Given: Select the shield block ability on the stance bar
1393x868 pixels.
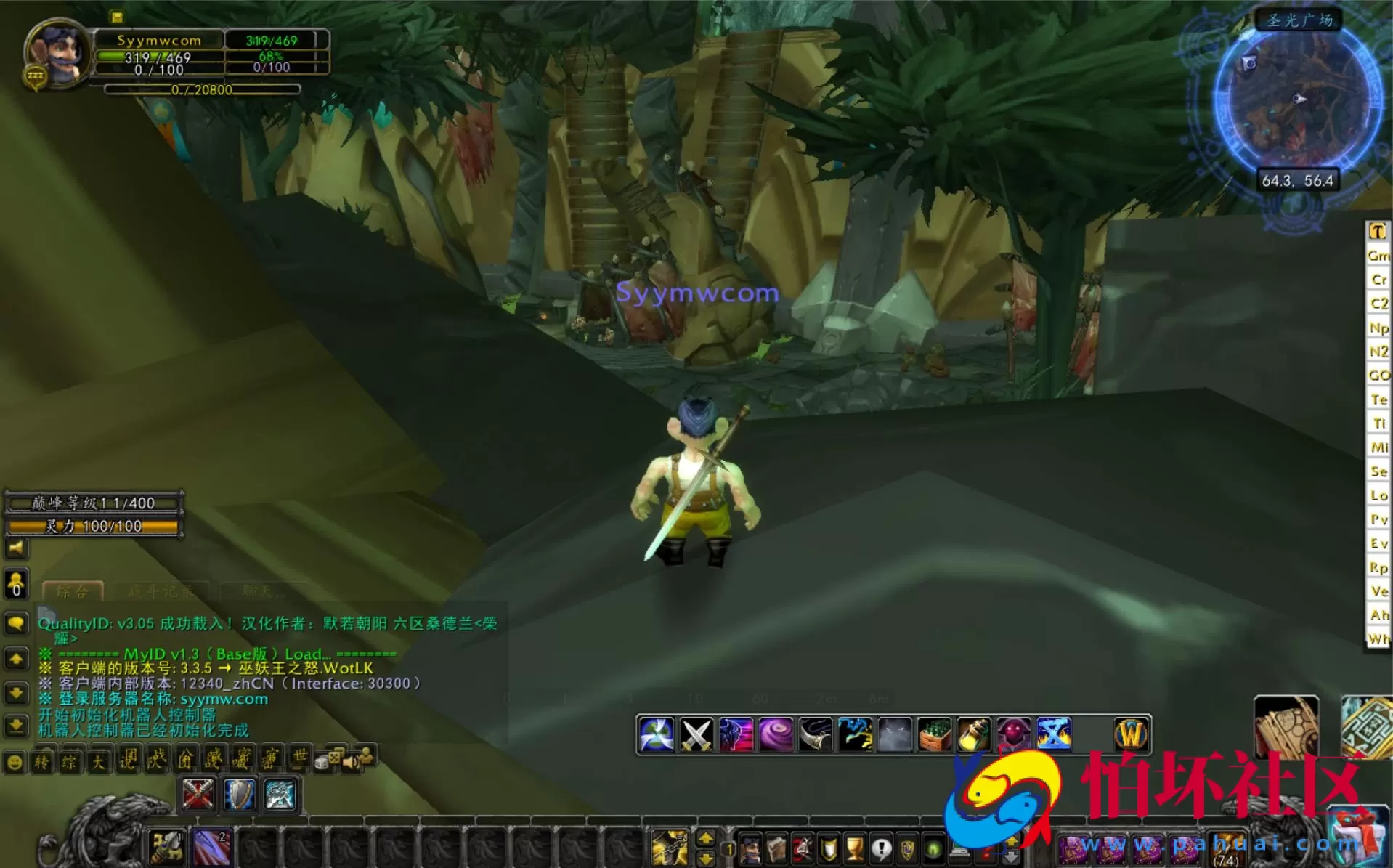Looking at the screenshot, I should [x=240, y=795].
